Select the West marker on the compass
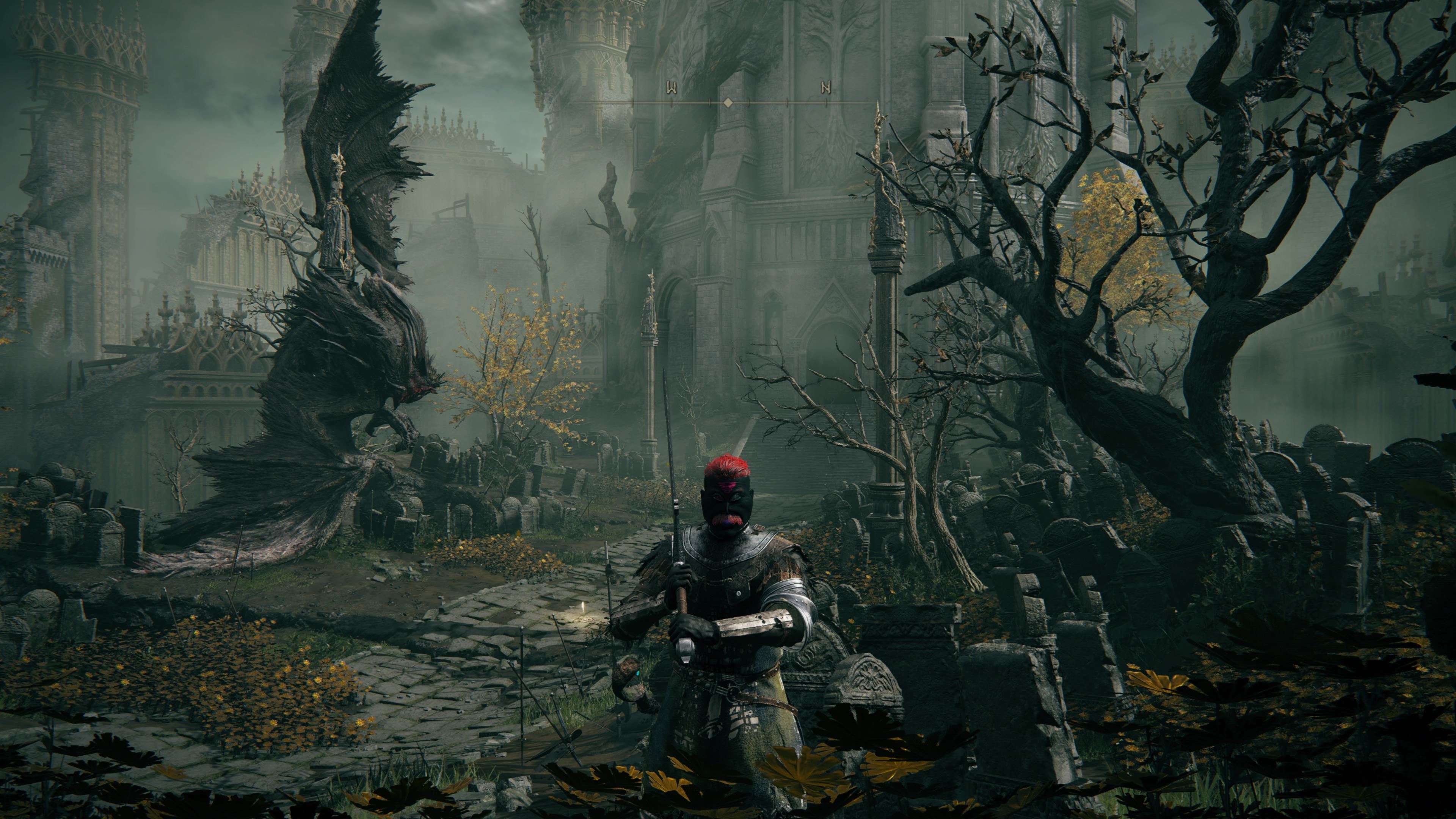This screenshot has width=1456, height=819. coord(672,88)
